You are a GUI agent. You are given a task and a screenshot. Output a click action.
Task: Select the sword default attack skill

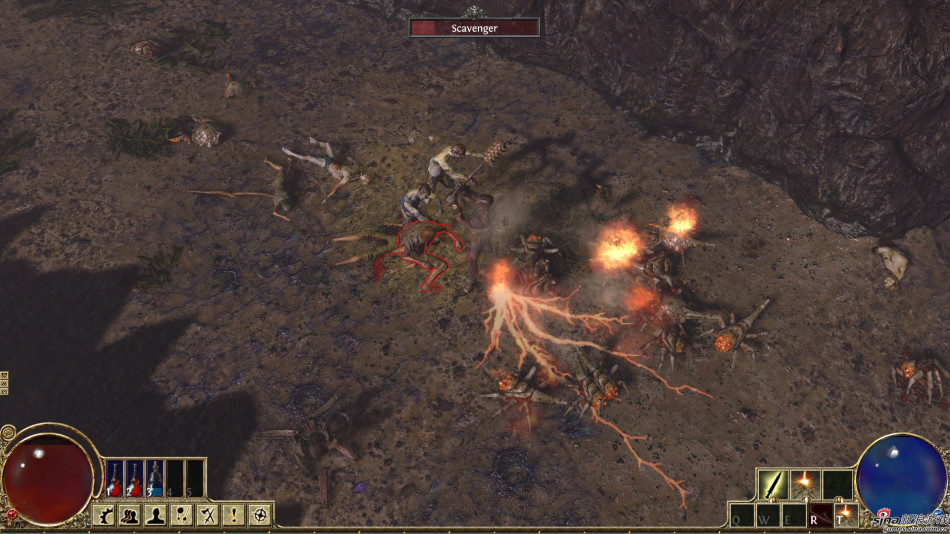(x=772, y=484)
